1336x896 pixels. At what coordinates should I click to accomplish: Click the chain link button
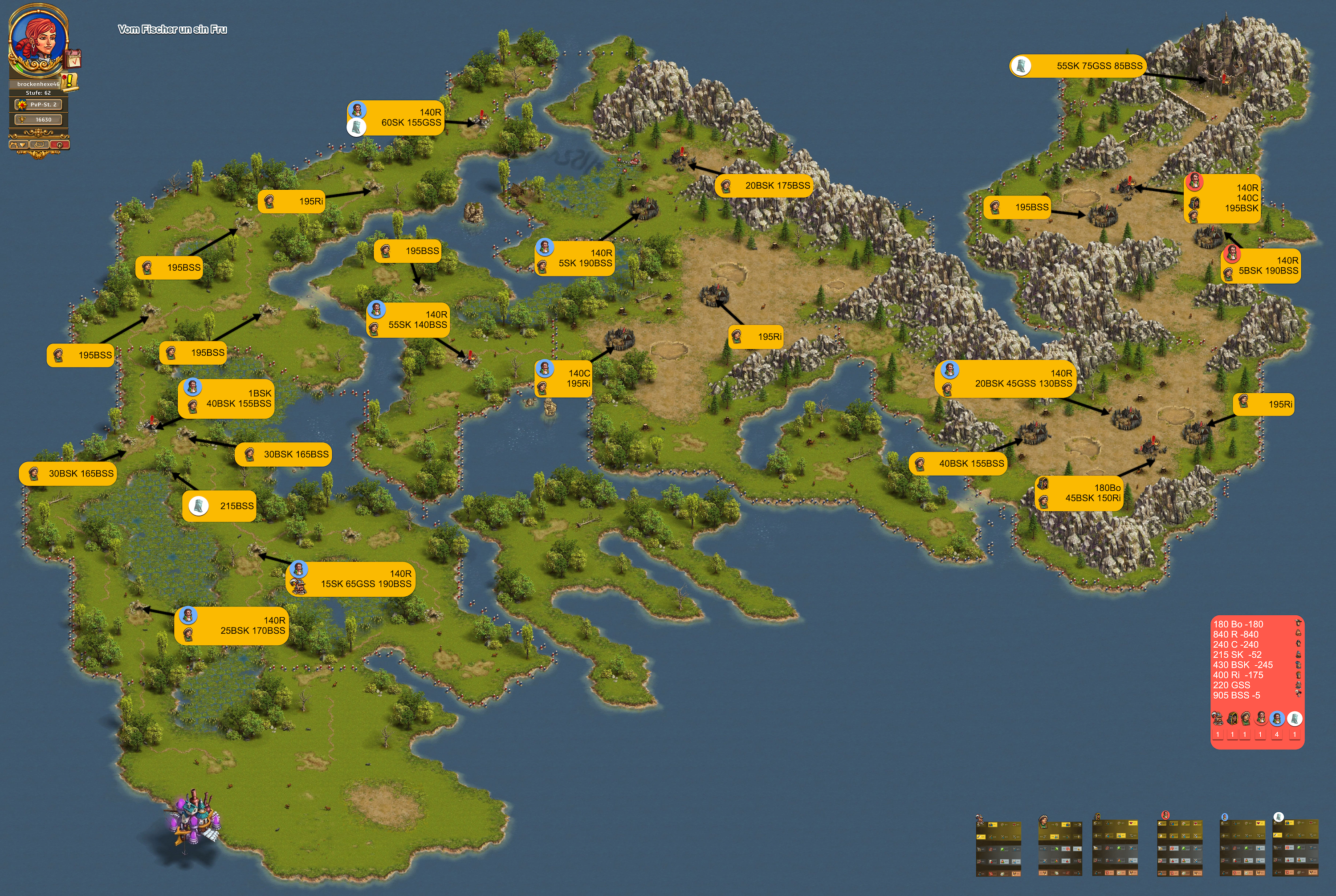coord(39,145)
